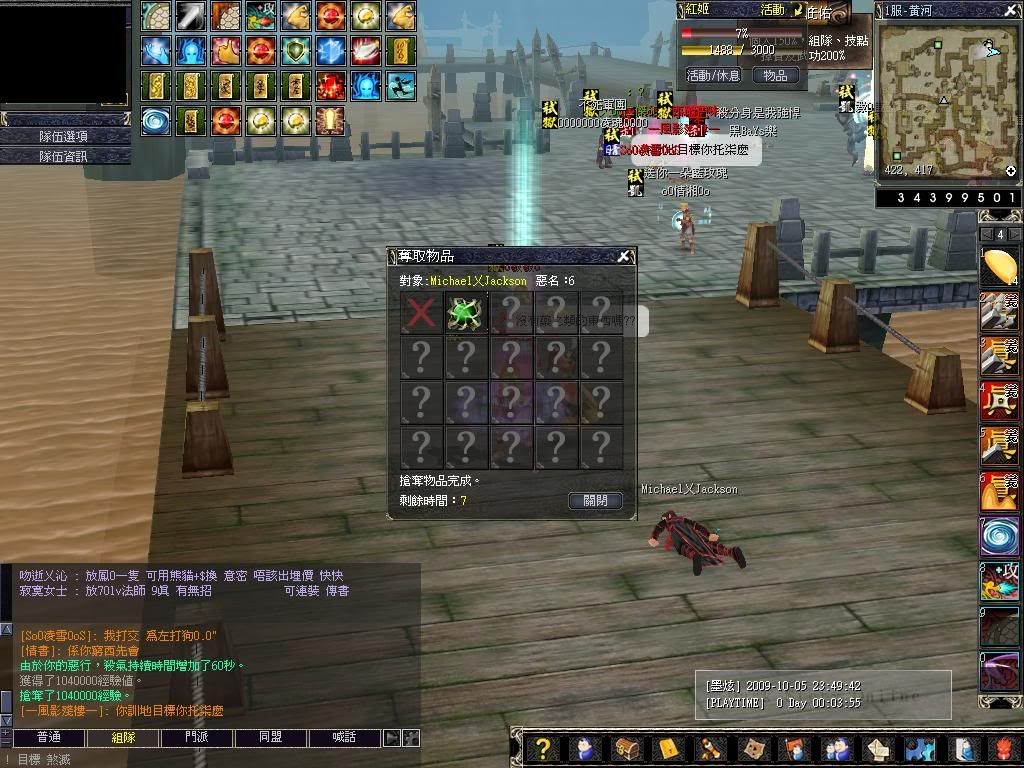This screenshot has height=768, width=1024.
Task: Switch to 普通 chat channel tab
Action: 48,737
